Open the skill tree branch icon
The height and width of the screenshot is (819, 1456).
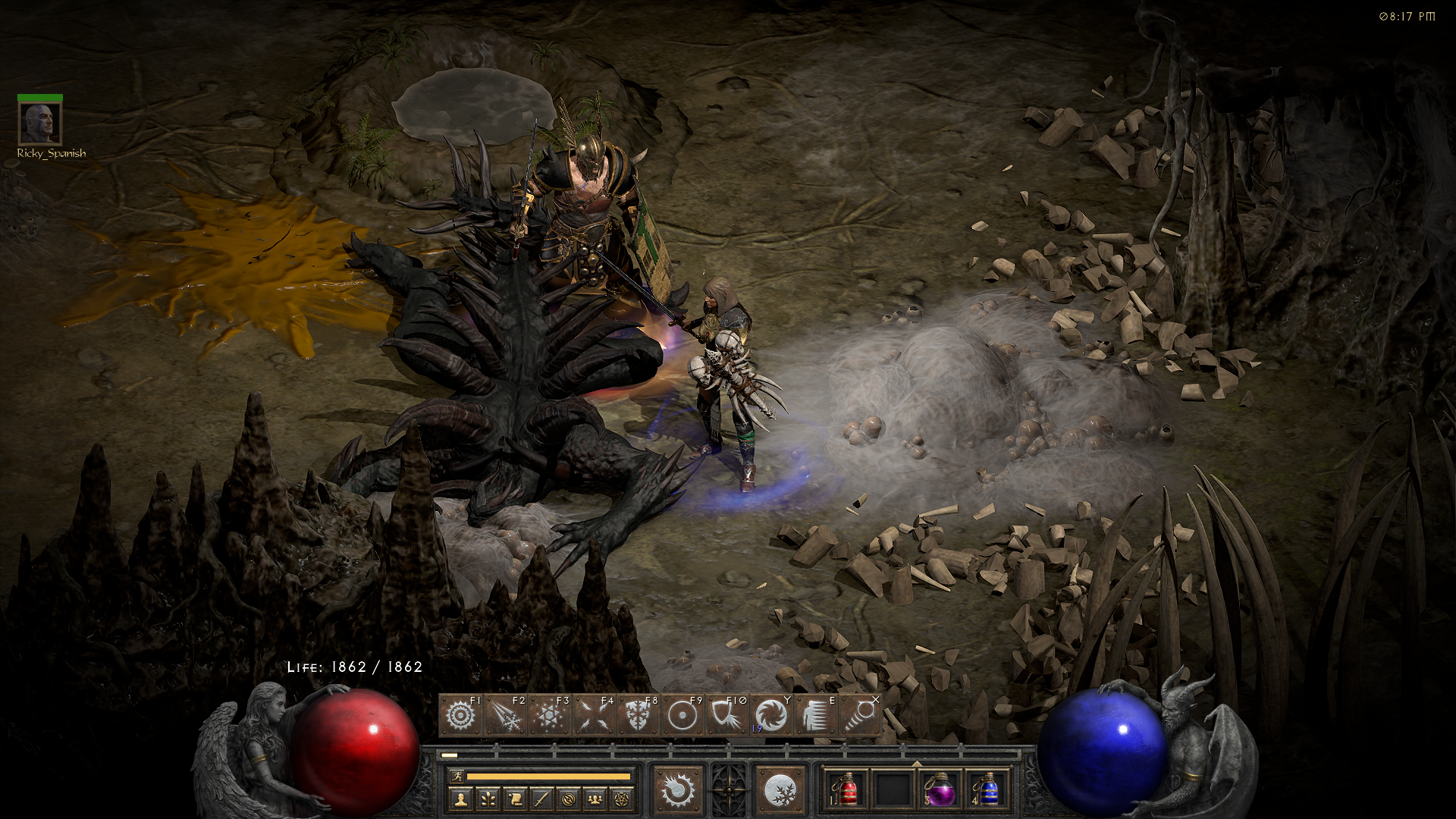click(x=488, y=799)
